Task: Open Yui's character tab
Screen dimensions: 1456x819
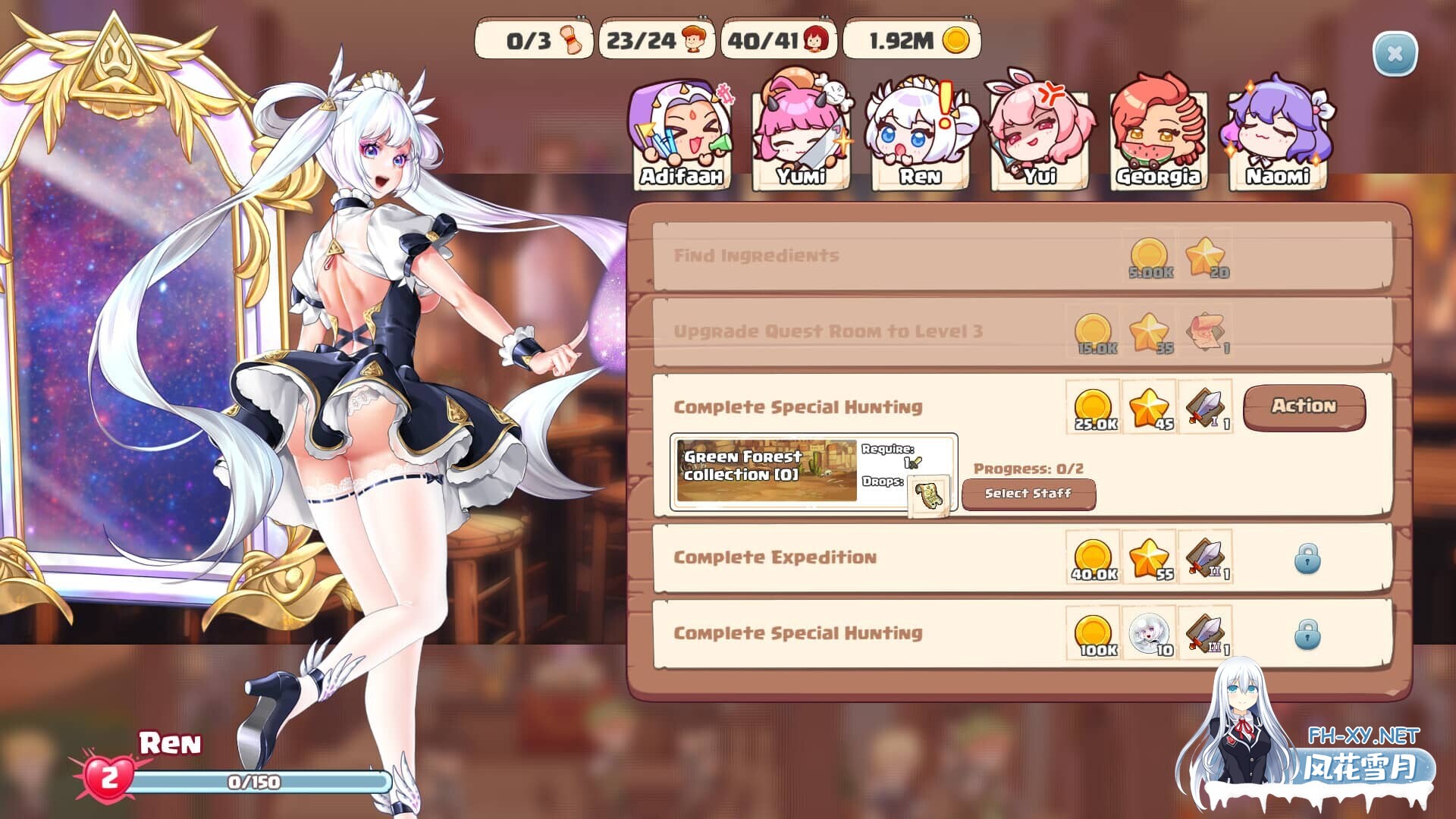Action: [x=1040, y=136]
